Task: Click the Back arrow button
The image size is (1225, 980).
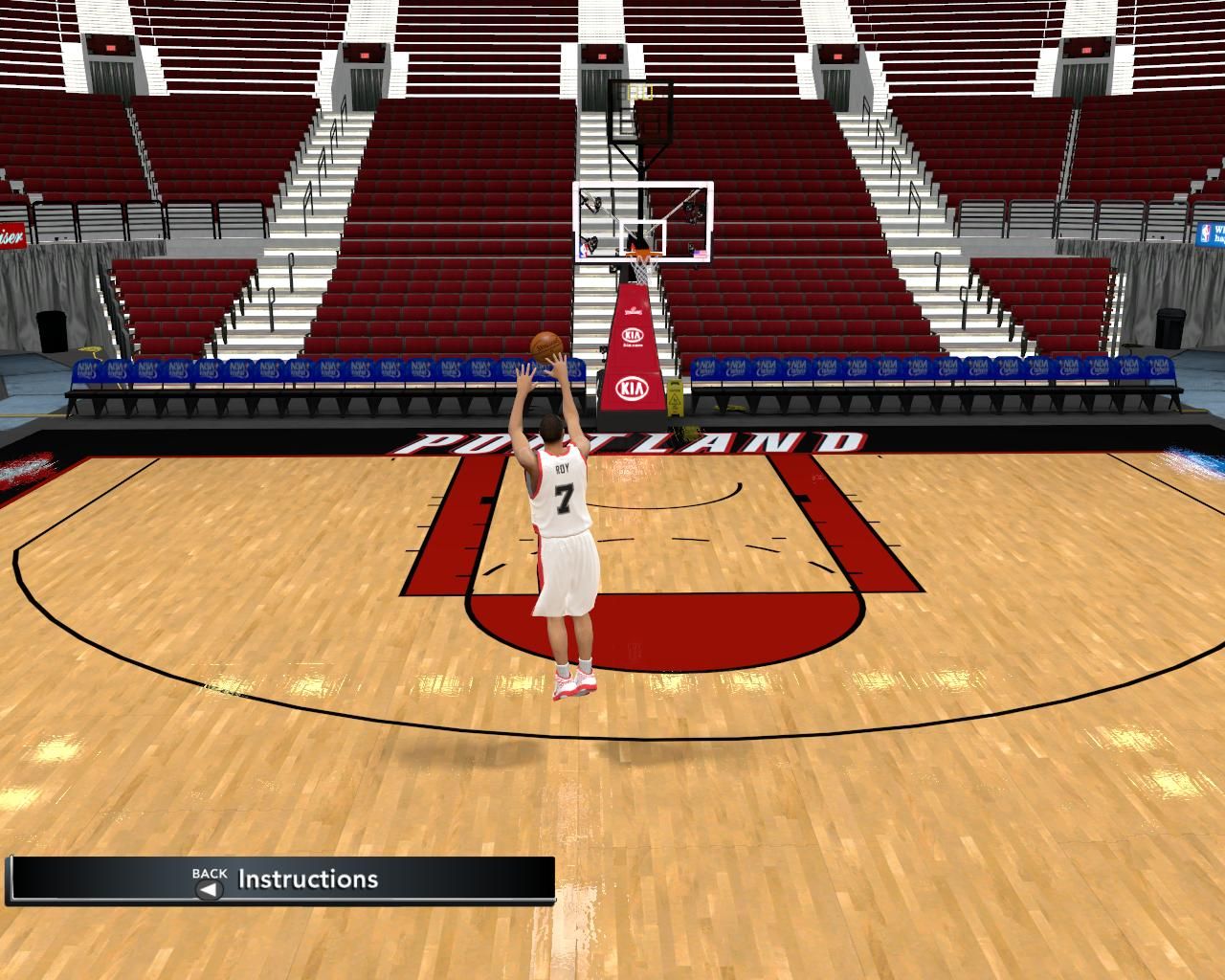Action: coord(209,889)
